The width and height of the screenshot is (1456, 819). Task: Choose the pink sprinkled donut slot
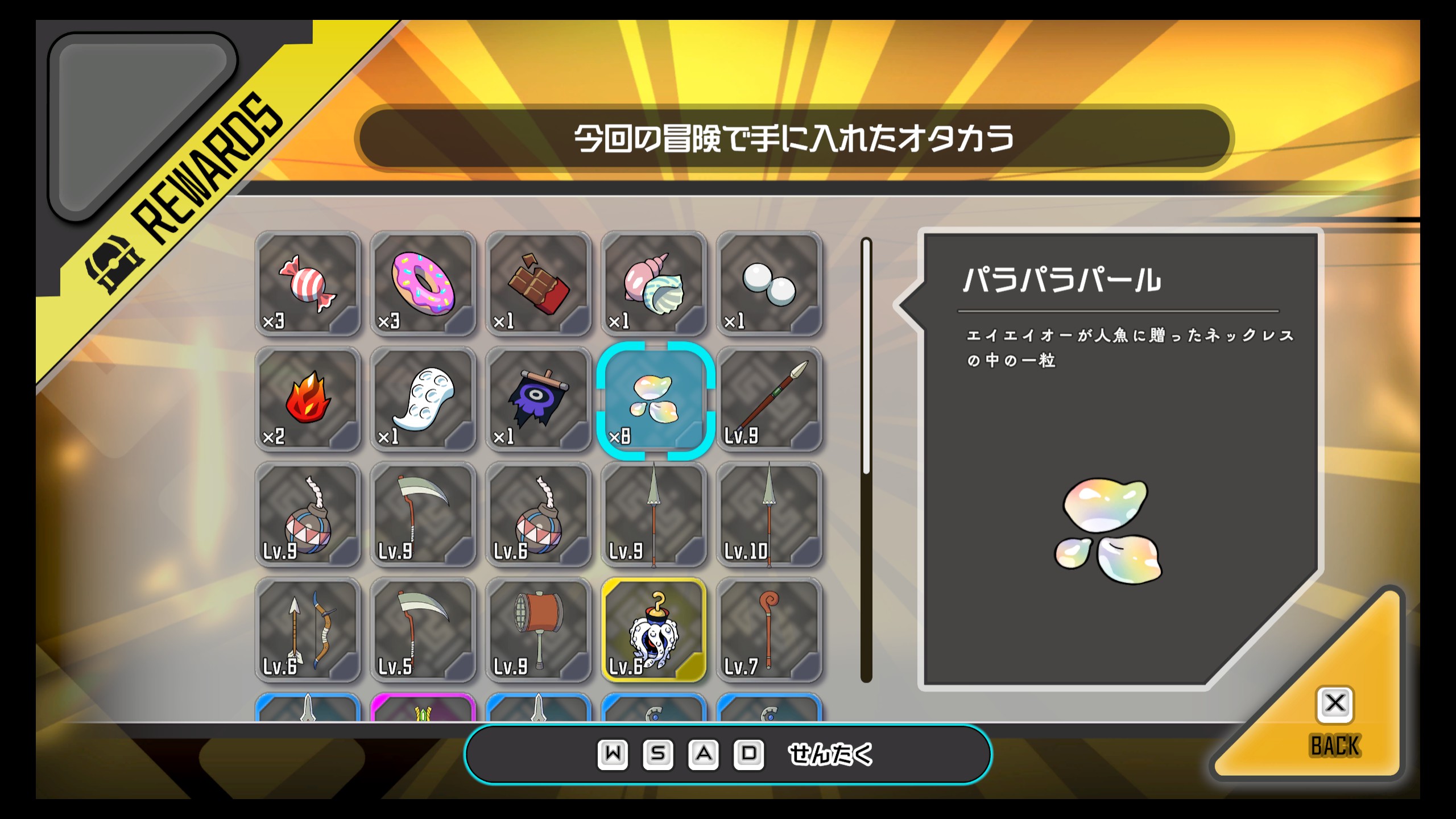point(423,284)
